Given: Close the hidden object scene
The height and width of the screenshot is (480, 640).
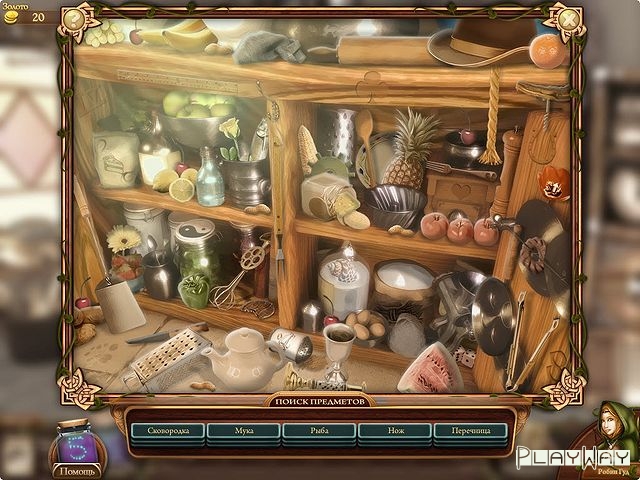Looking at the screenshot, I should click(567, 18).
